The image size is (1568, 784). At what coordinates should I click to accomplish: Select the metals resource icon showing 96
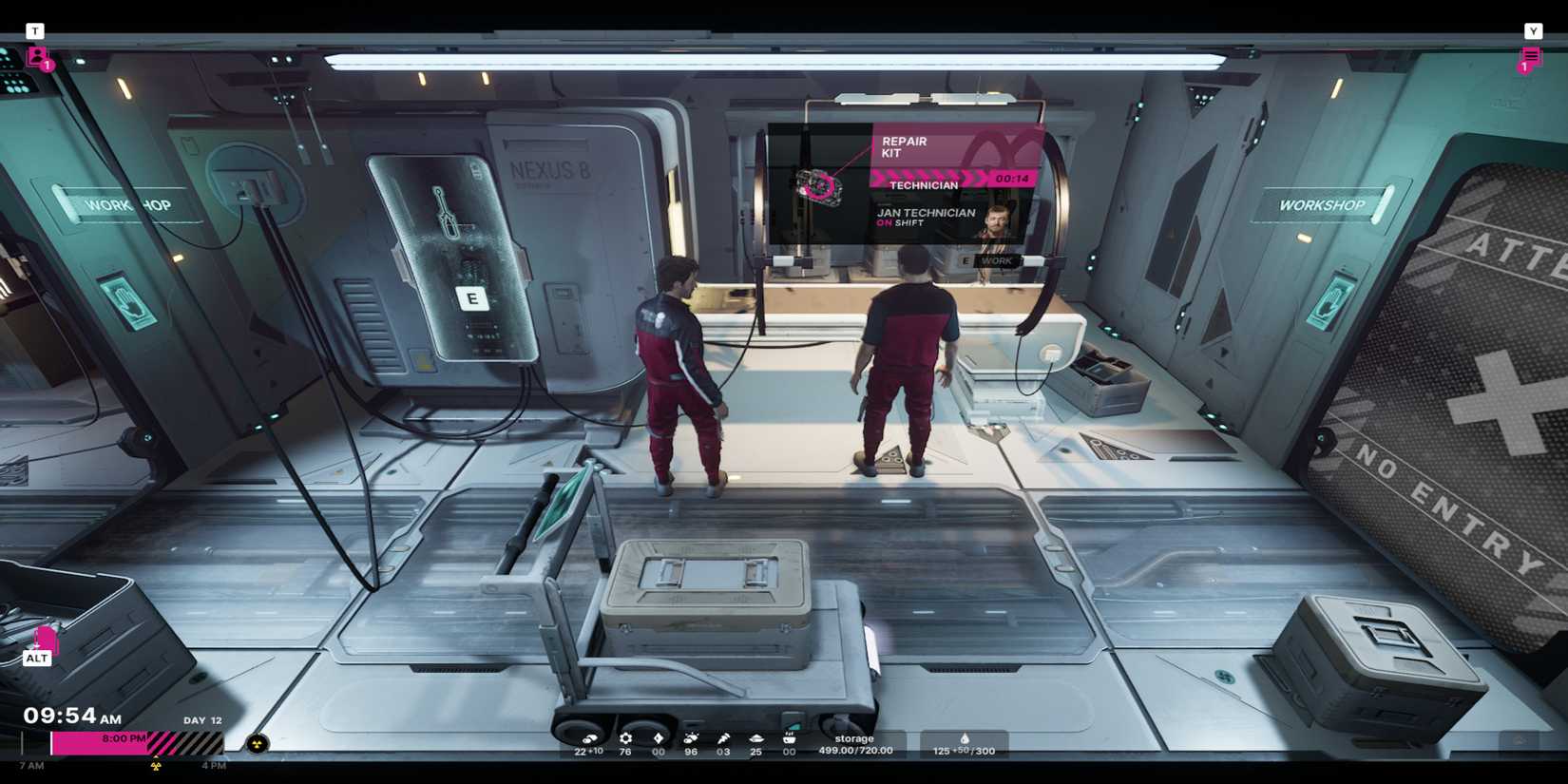[x=690, y=737]
